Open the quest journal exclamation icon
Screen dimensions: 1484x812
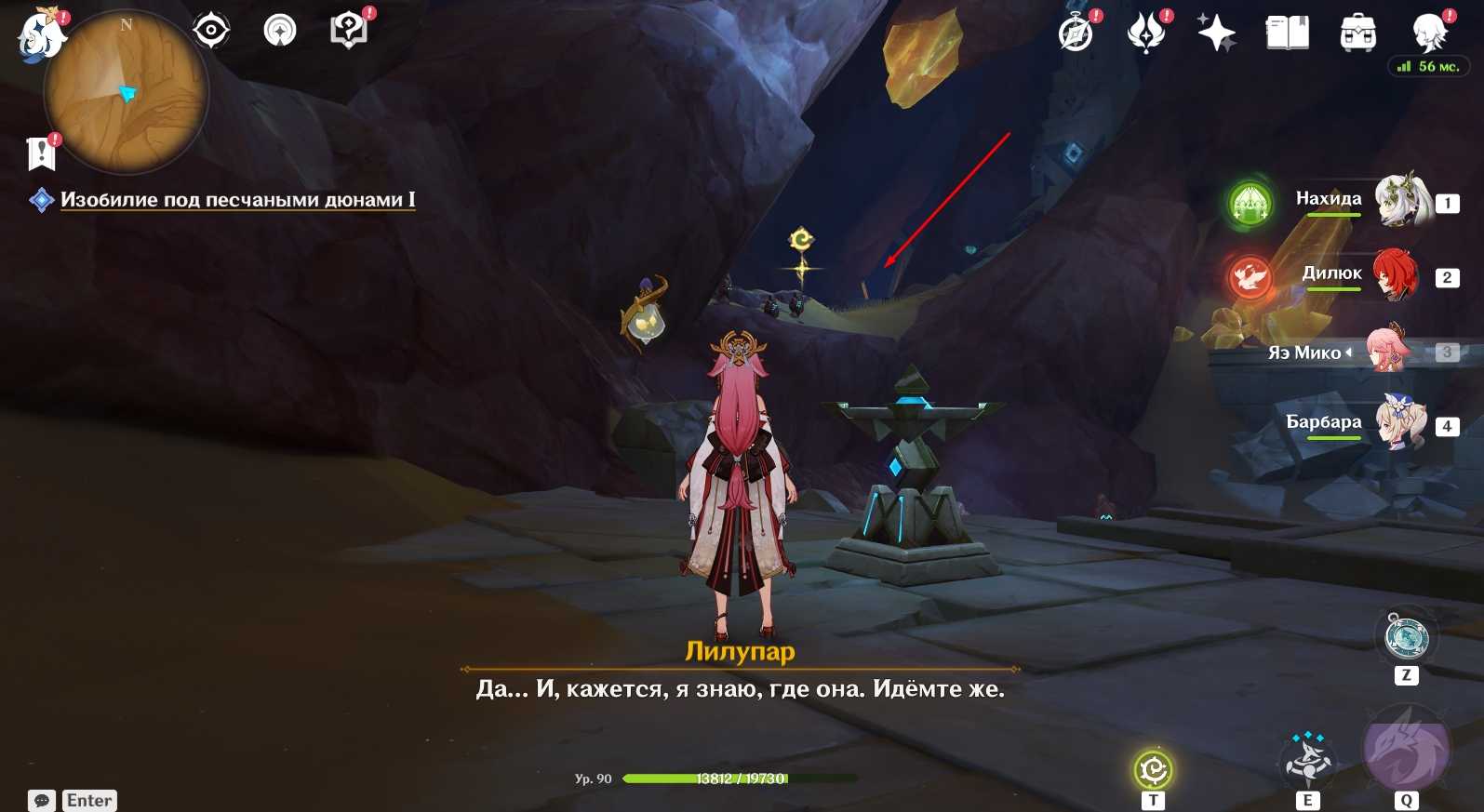(x=42, y=153)
